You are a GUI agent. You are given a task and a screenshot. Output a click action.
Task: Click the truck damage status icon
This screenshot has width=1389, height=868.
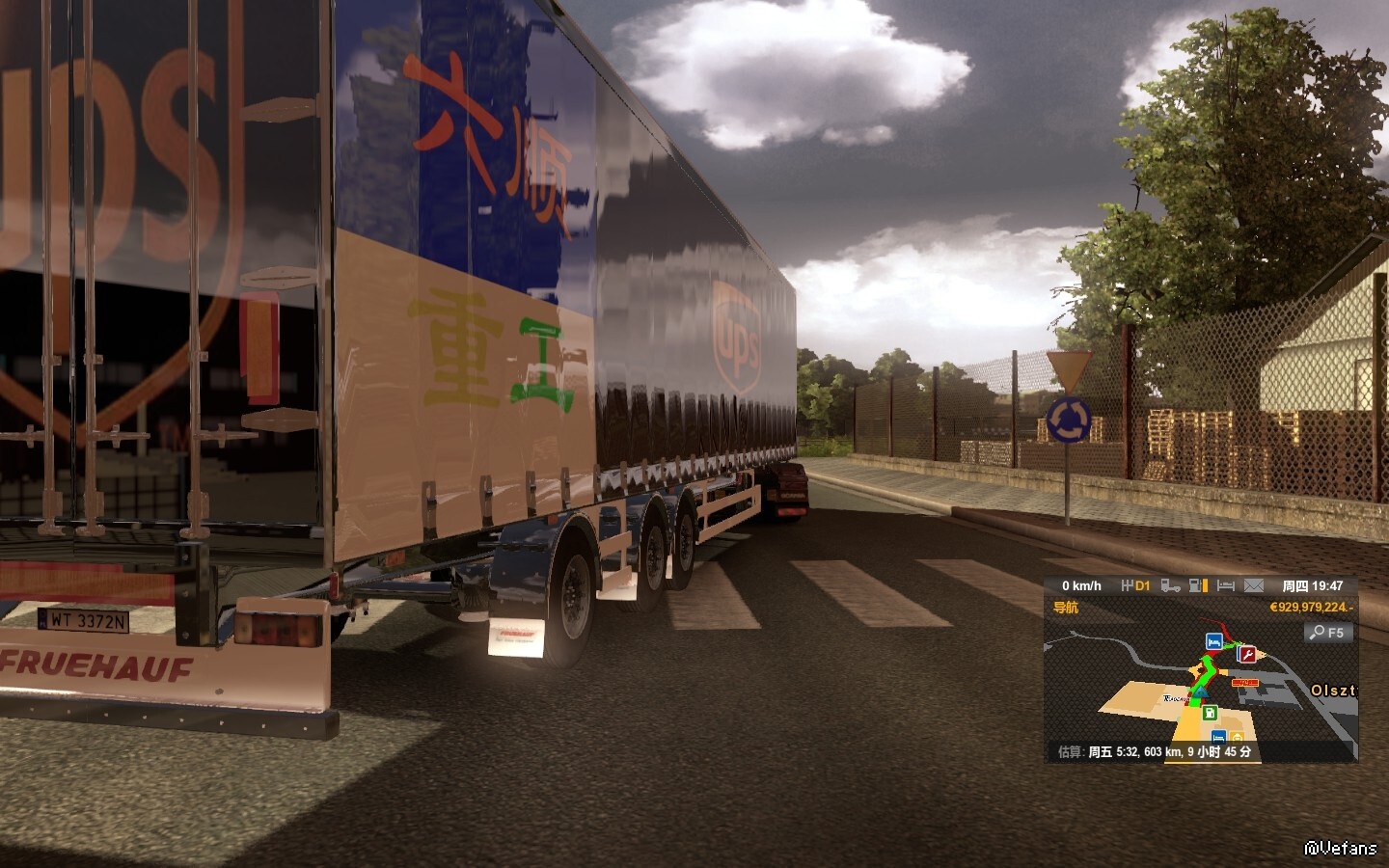(x=1170, y=585)
